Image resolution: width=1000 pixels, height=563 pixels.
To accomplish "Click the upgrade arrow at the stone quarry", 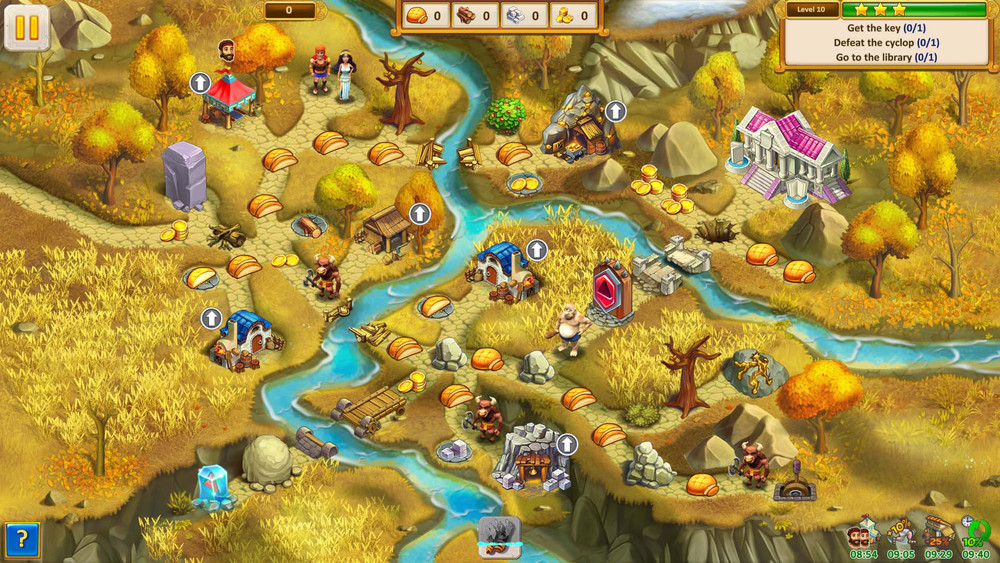I will 567,444.
